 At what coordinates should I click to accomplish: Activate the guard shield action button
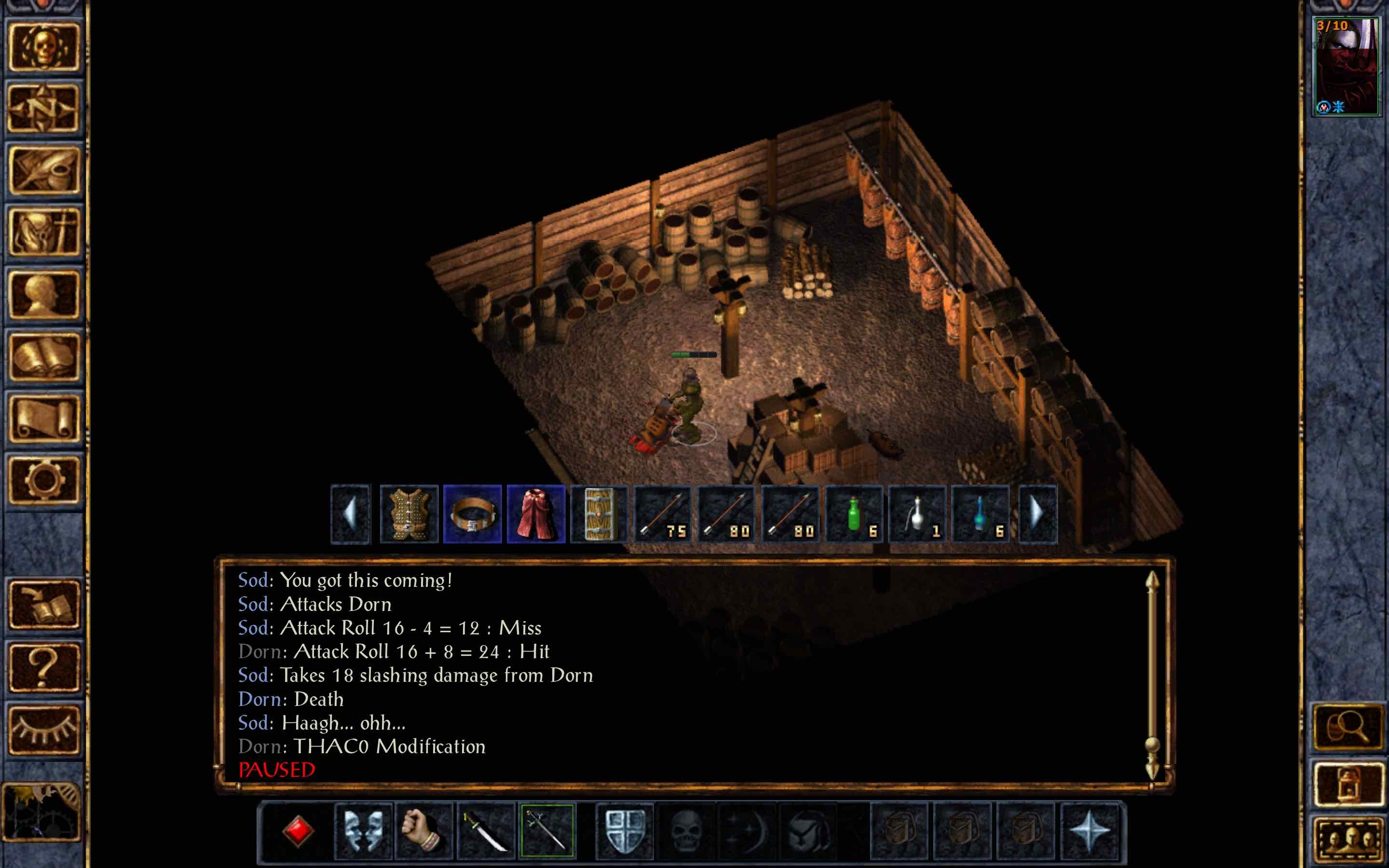625,831
